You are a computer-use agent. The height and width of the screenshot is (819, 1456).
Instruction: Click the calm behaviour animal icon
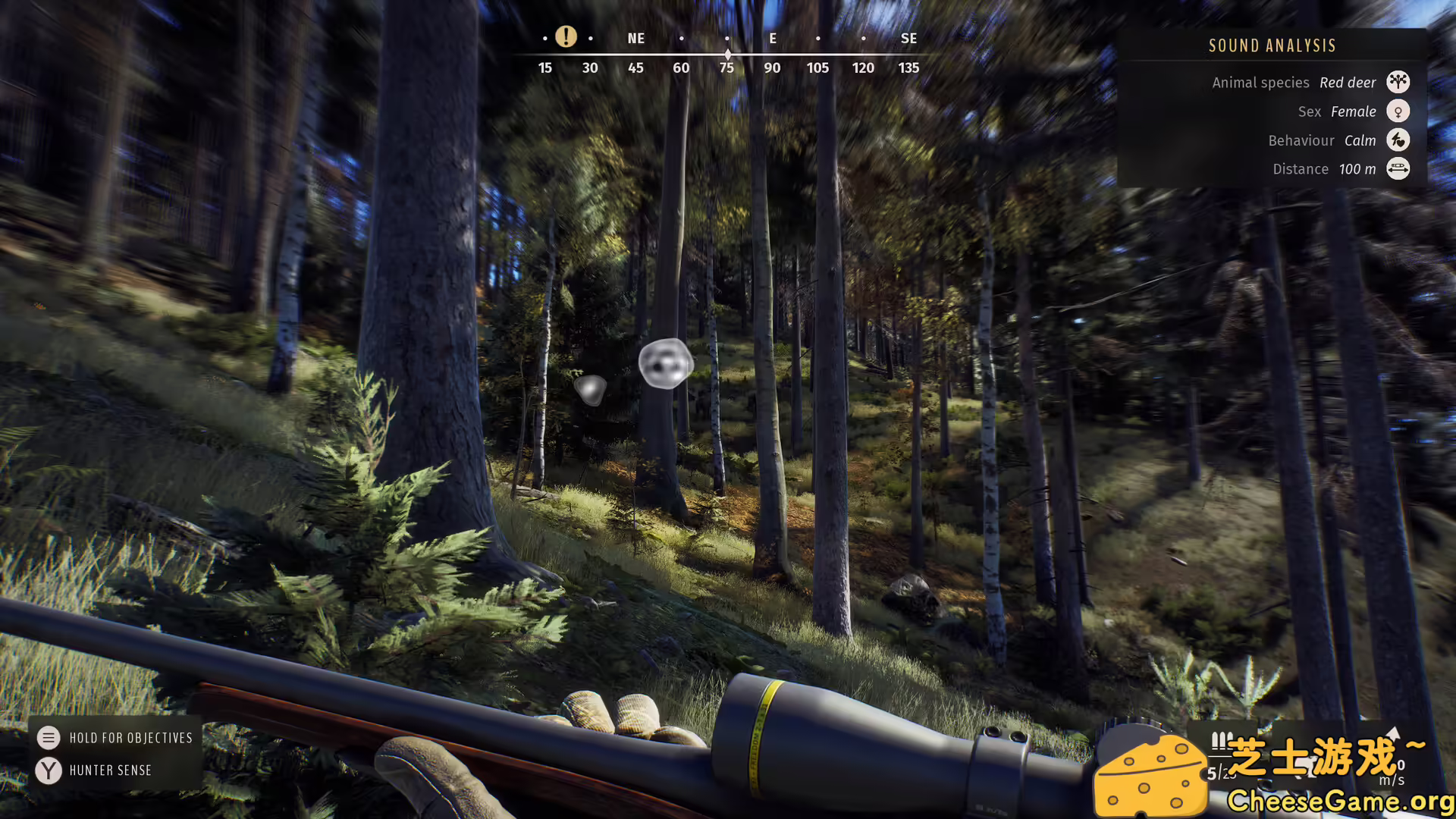[1398, 140]
